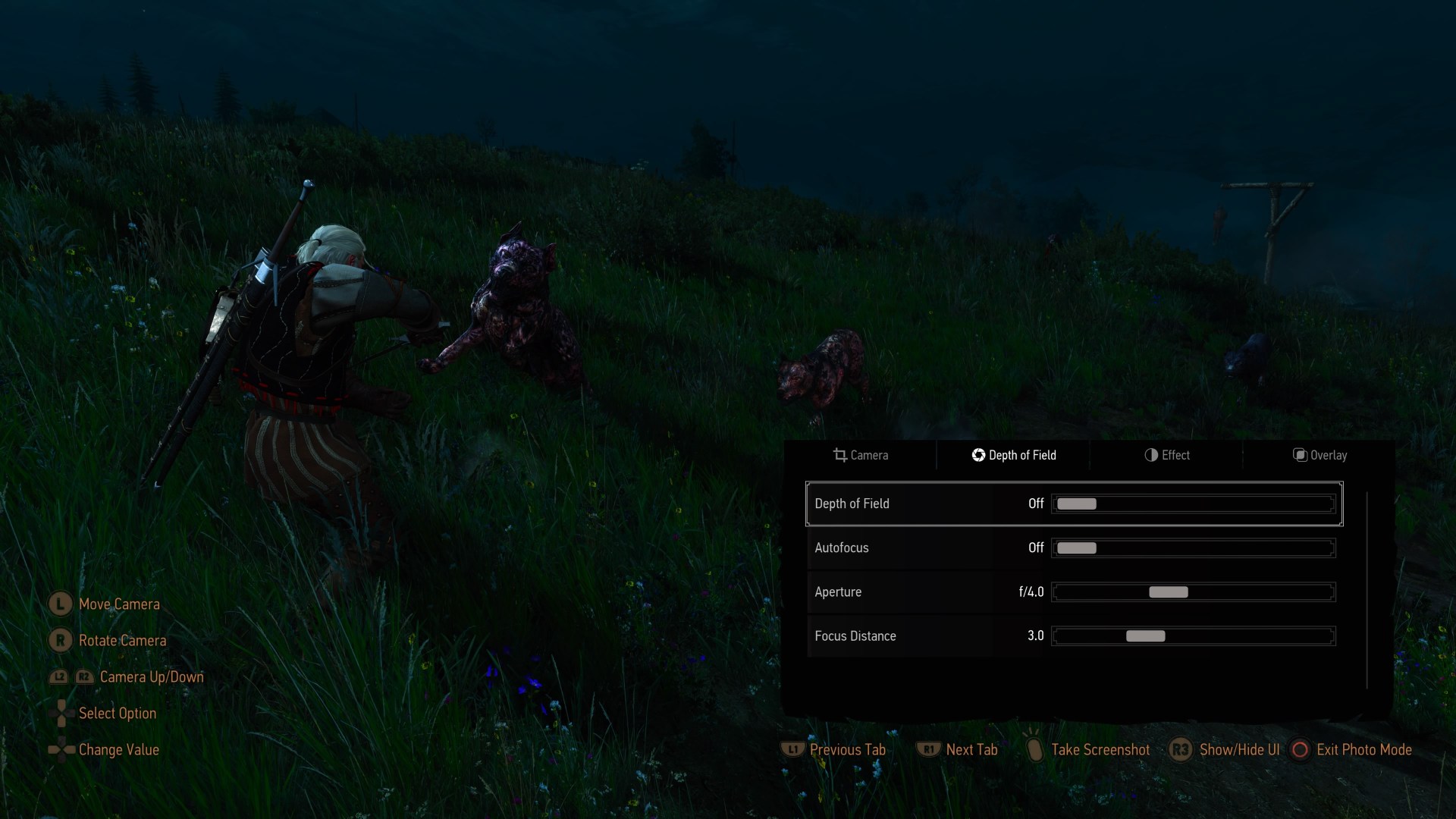Click the R stick icon beside Rotate Camera
Viewport: 1456px width, 819px height.
click(59, 640)
